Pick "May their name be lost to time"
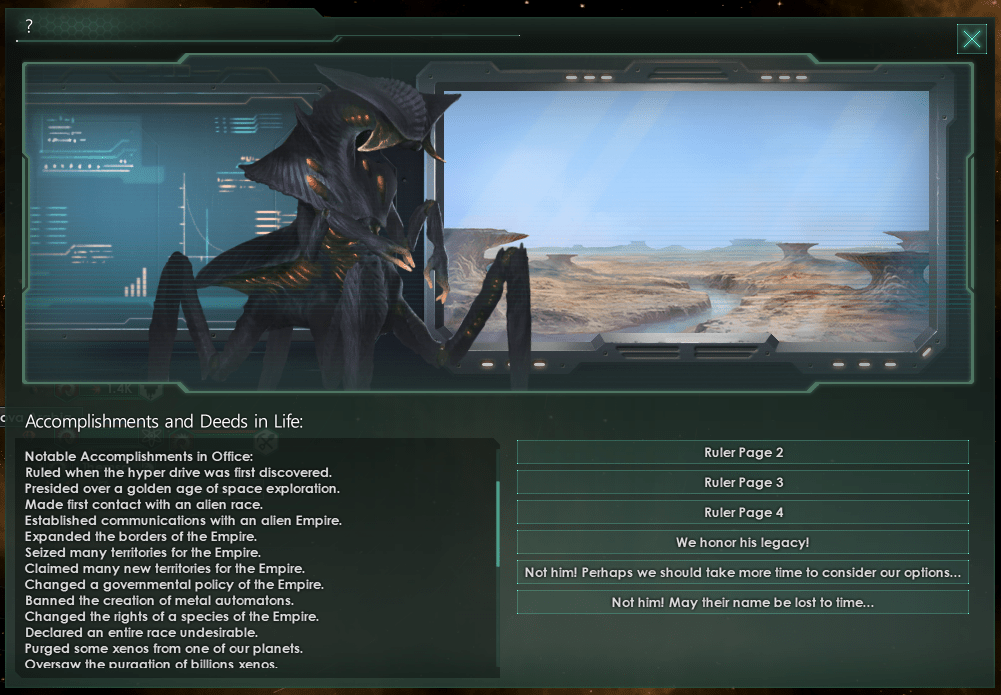This screenshot has height=695, width=1001. [x=743, y=603]
